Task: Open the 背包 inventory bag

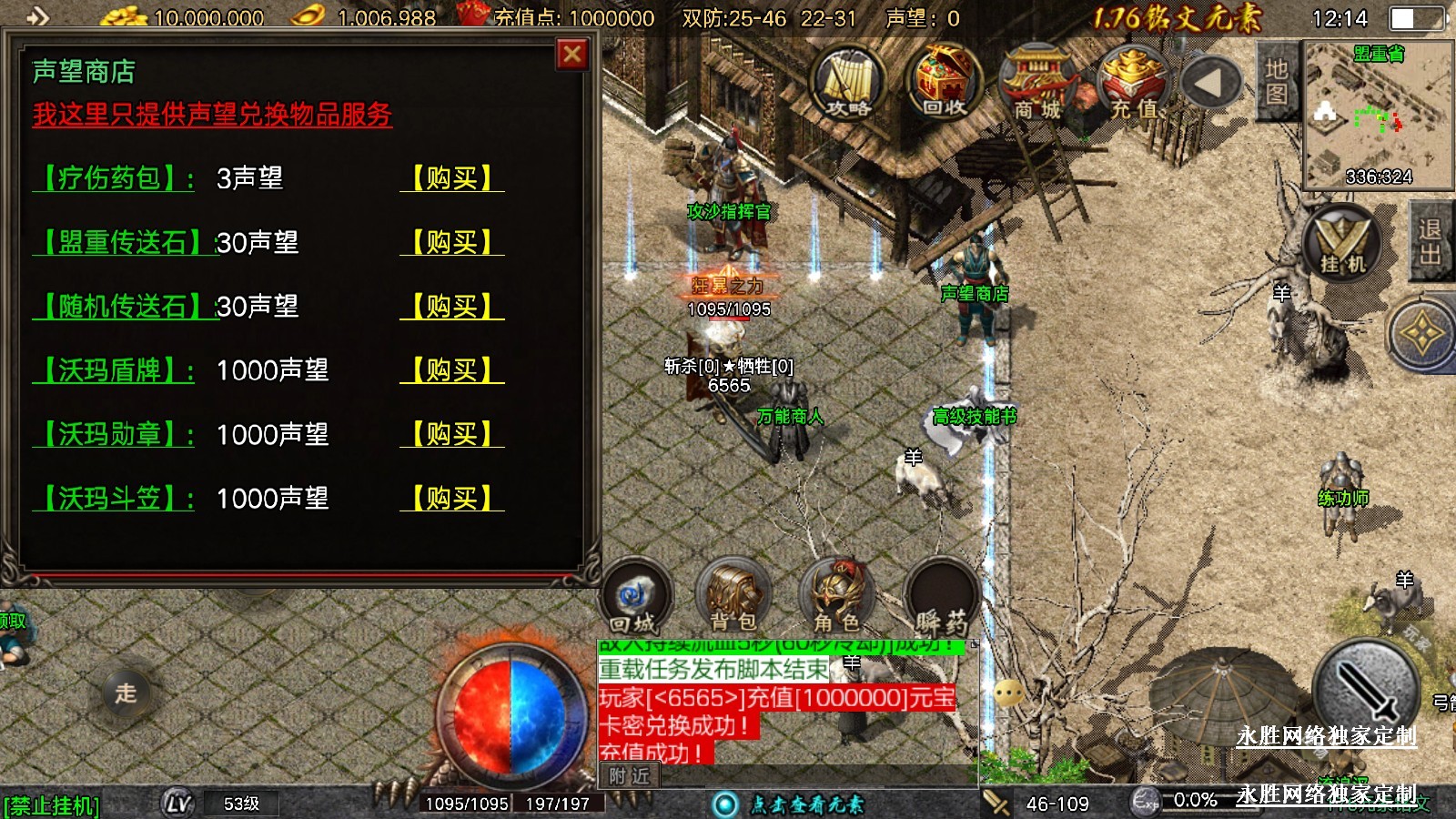Action: click(733, 598)
